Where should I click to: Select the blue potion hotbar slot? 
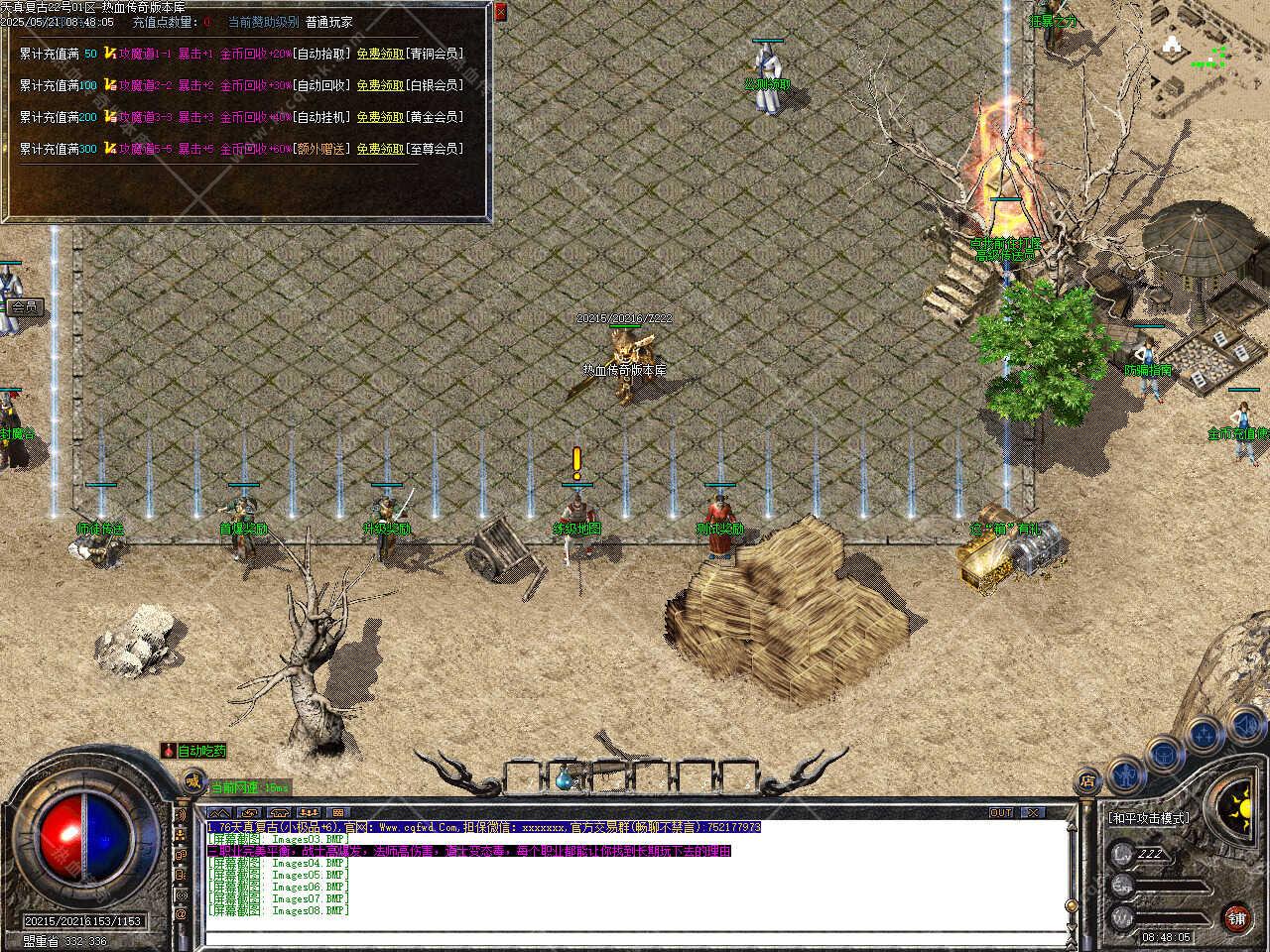point(566,778)
